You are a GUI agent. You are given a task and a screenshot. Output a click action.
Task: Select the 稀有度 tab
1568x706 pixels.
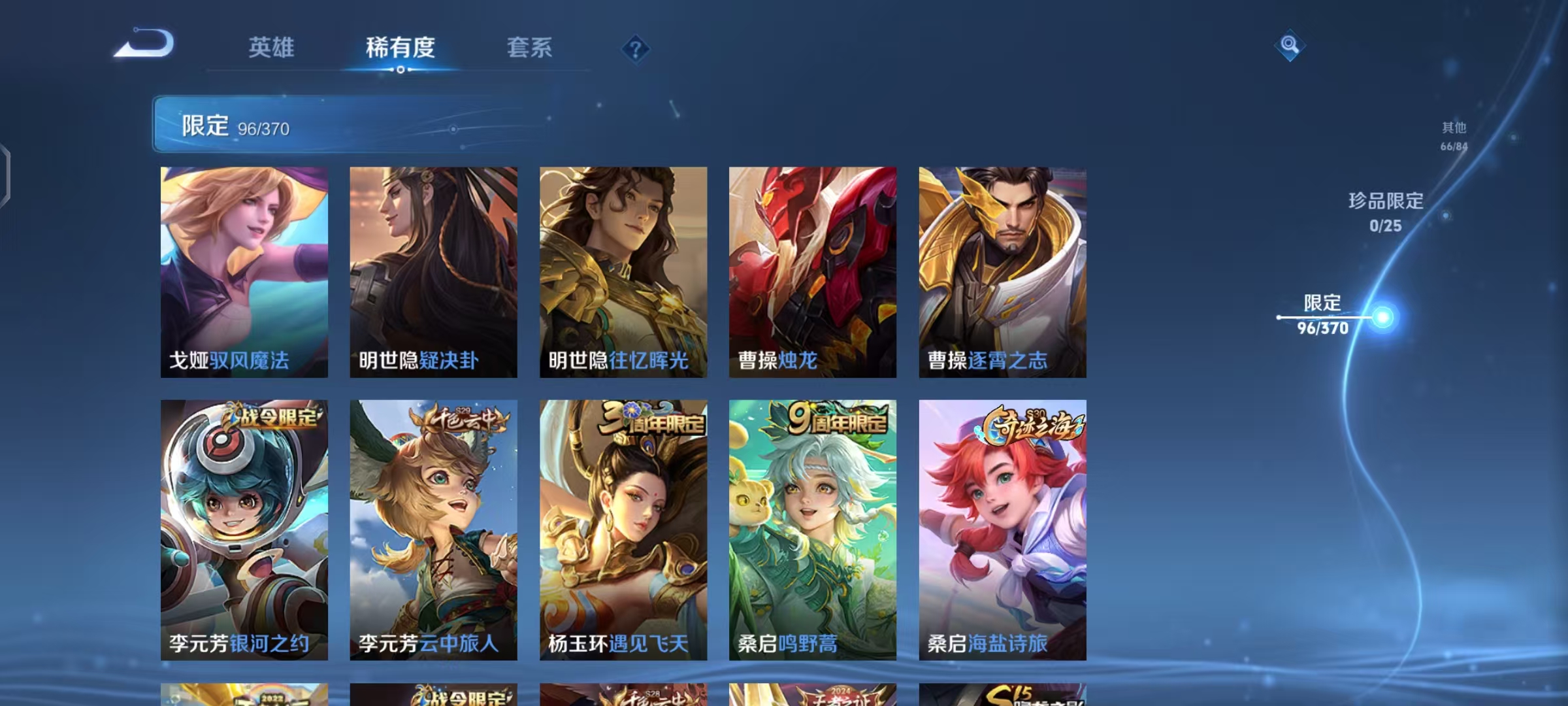tap(400, 48)
